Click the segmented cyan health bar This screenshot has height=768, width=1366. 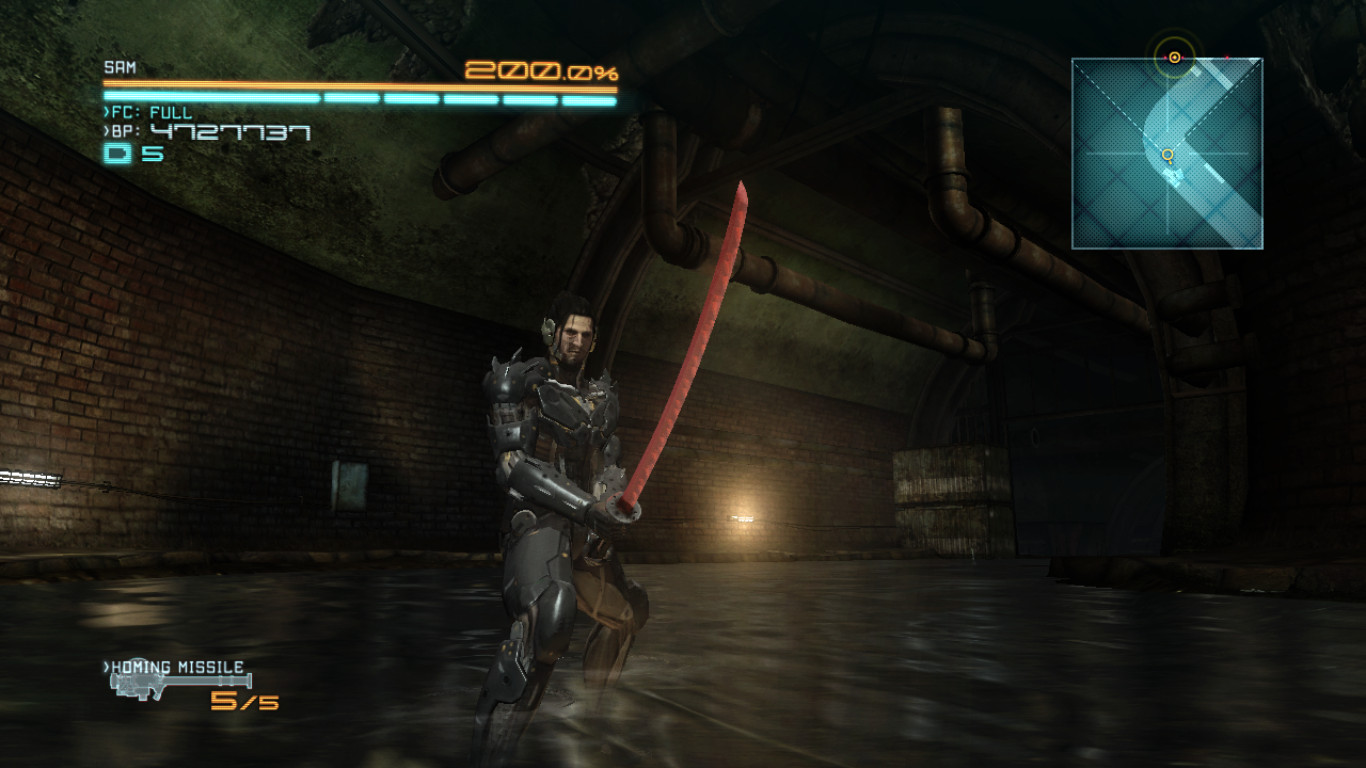pyautogui.click(x=360, y=98)
